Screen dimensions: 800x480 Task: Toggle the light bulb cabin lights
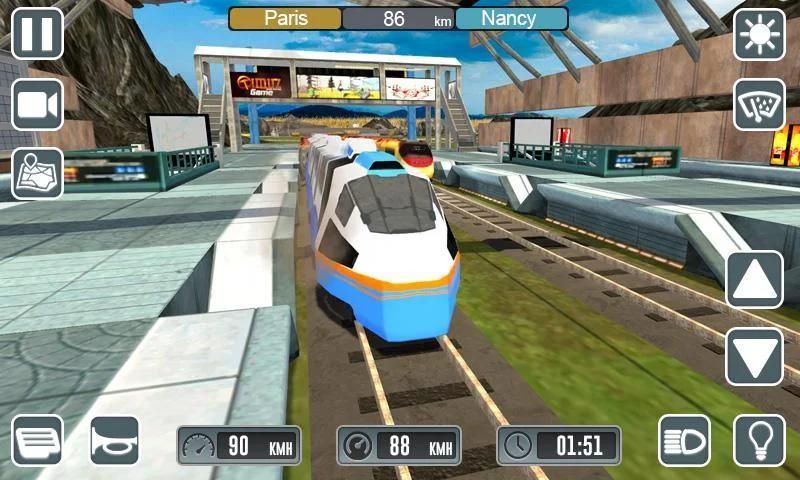[x=759, y=440]
